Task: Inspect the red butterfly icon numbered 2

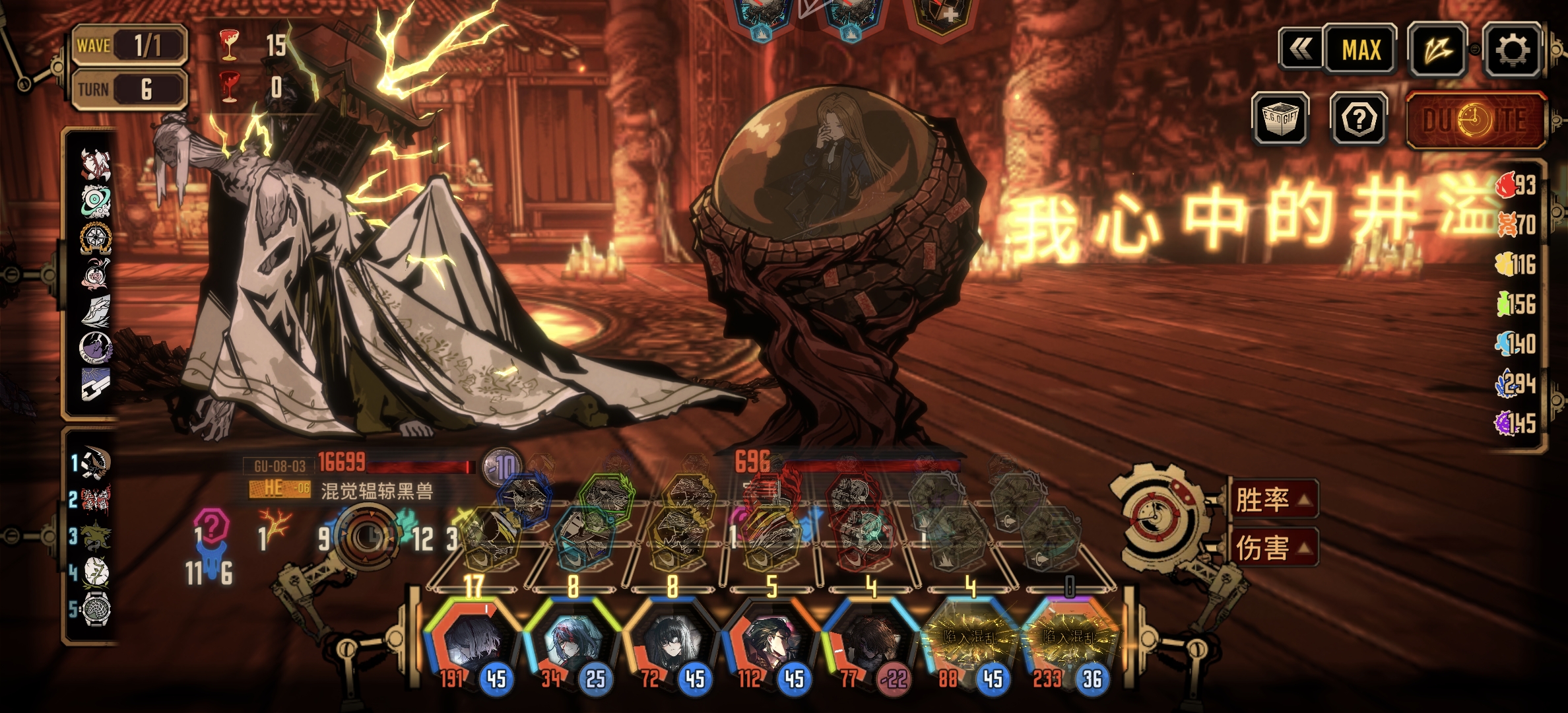Action: [x=96, y=499]
